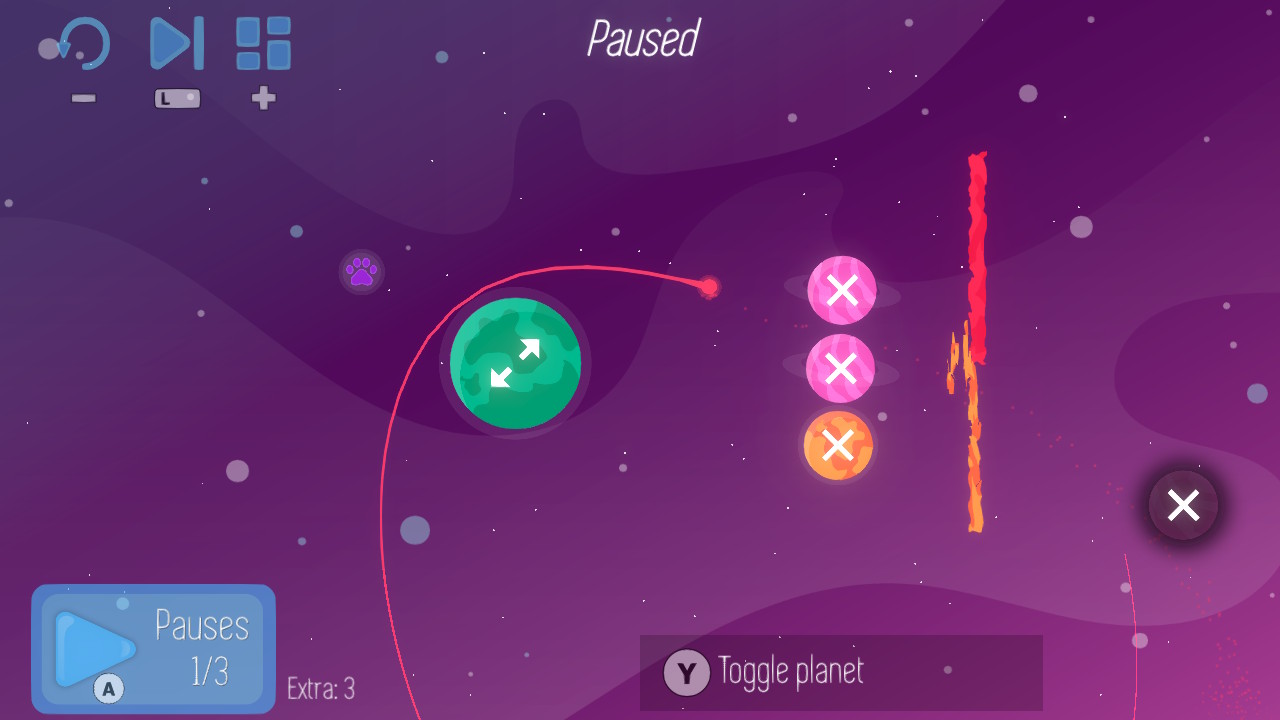Open the level select grid
This screenshot has height=720, width=1280.
[x=262, y=42]
